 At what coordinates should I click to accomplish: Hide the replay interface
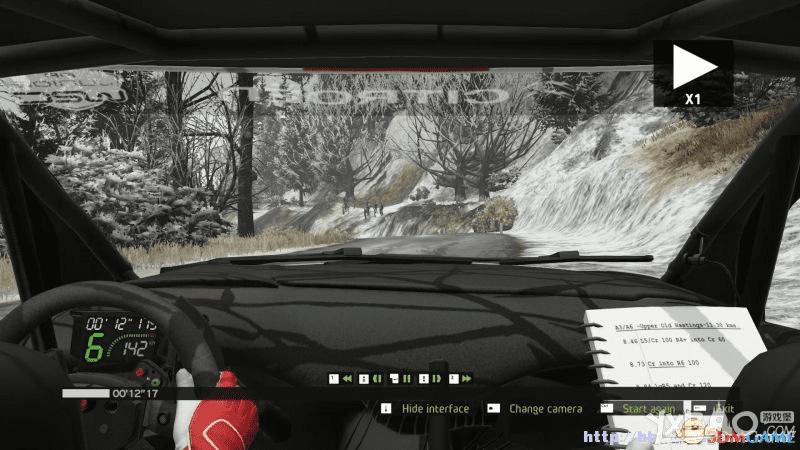pyautogui.click(x=434, y=409)
